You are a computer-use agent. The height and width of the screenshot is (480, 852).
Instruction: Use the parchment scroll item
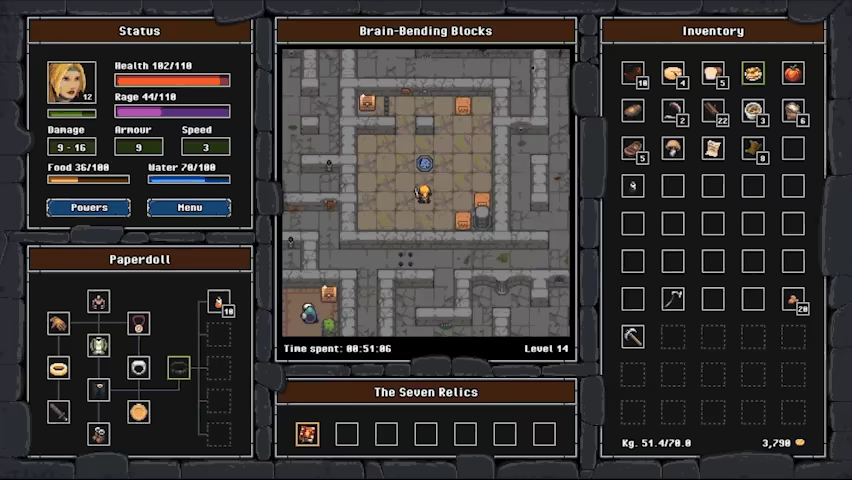click(712, 148)
